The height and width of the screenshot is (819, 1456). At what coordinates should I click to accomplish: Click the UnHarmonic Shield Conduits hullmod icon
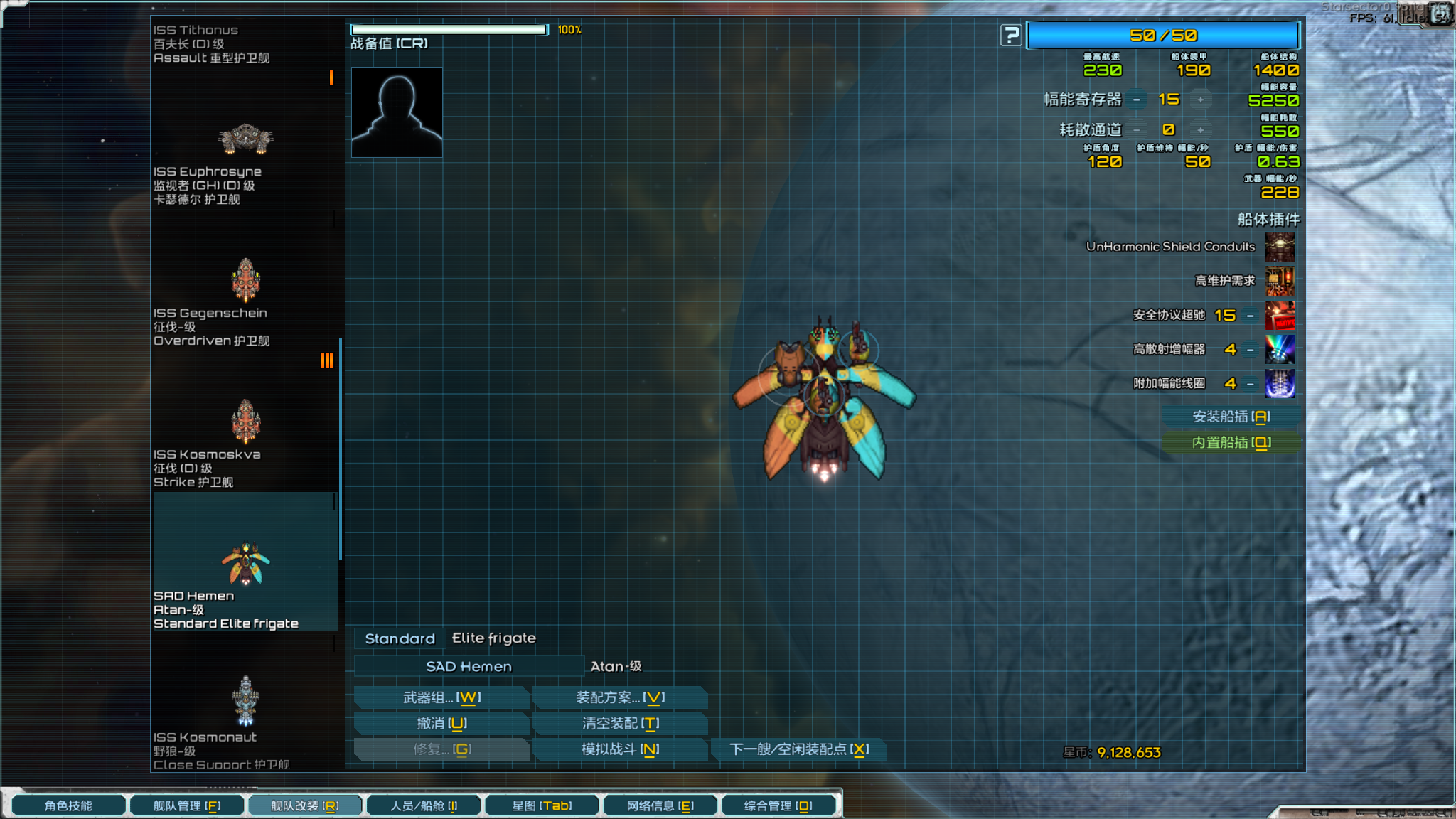(1280, 247)
